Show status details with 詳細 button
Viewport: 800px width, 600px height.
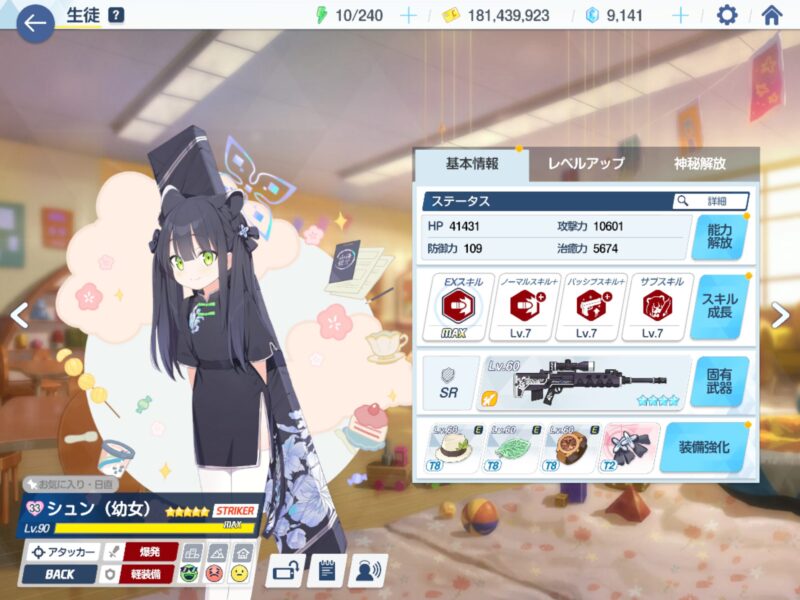[711, 201]
